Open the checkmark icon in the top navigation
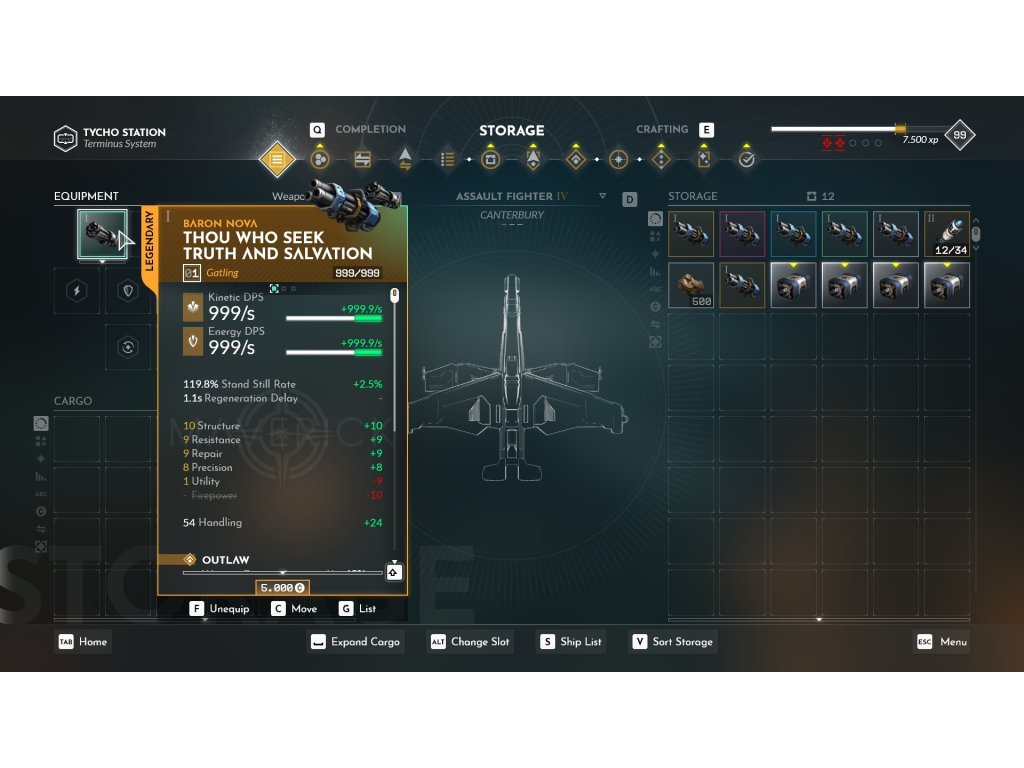The width and height of the screenshot is (1024, 768). coord(746,159)
